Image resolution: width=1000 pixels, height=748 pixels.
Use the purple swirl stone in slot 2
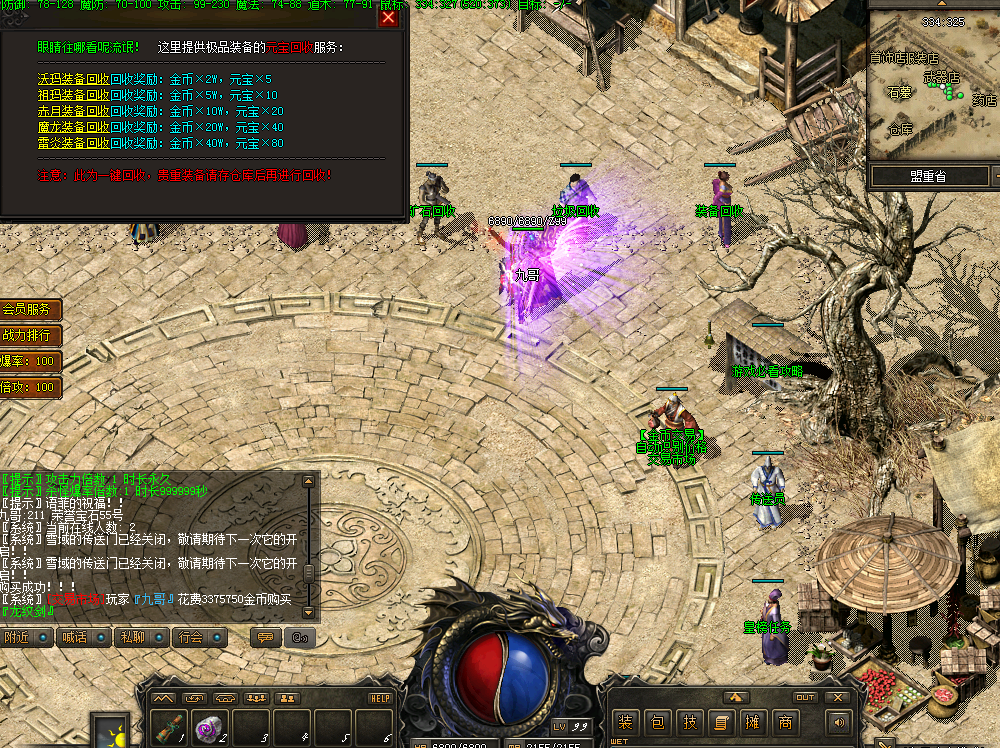coord(210,727)
